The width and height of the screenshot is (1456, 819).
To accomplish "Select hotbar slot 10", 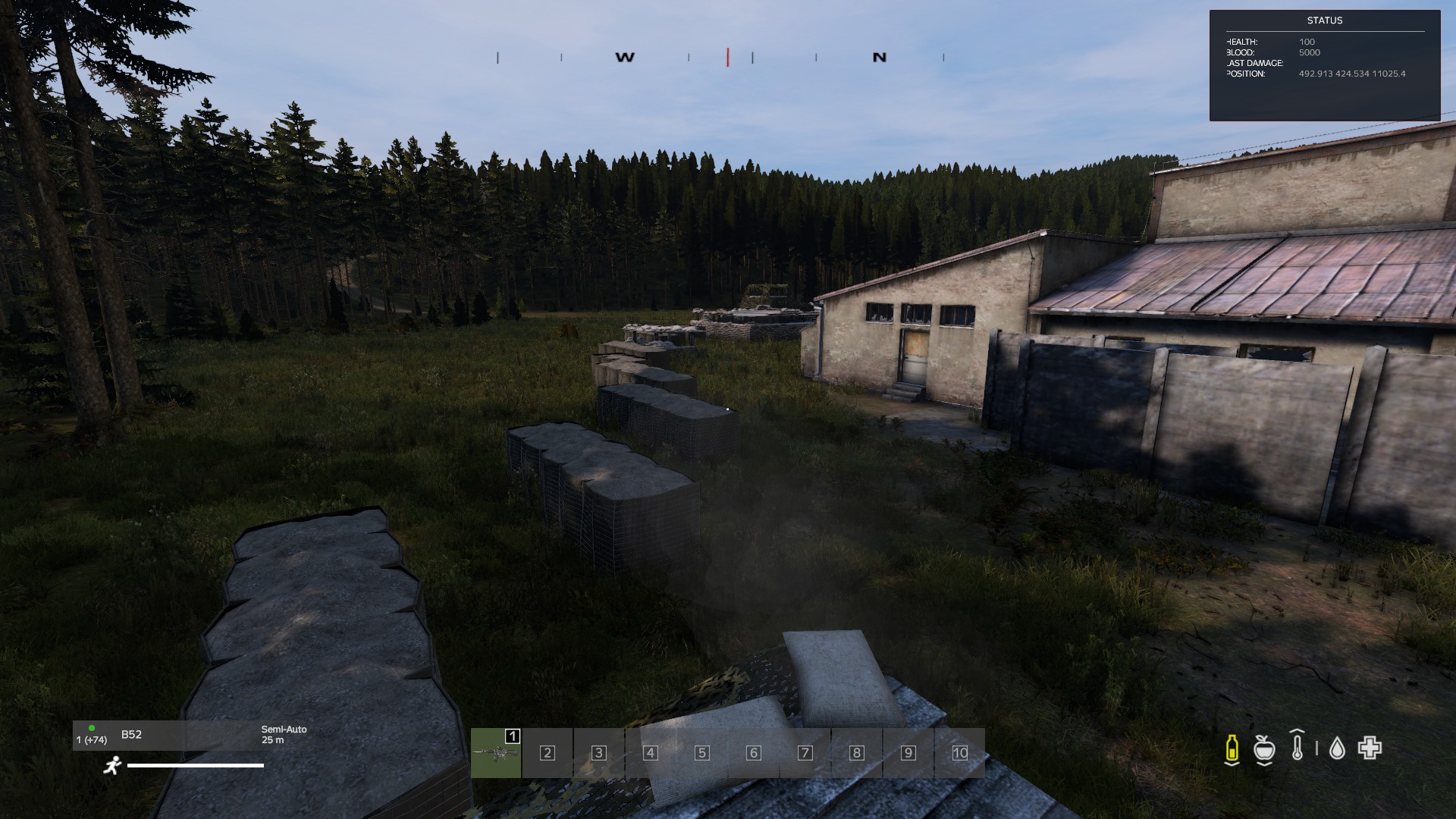I will (959, 753).
